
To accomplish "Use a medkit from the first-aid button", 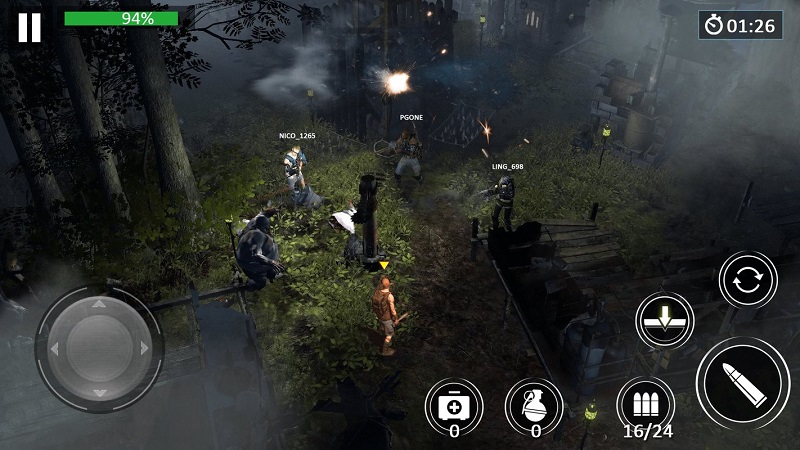I will (453, 406).
